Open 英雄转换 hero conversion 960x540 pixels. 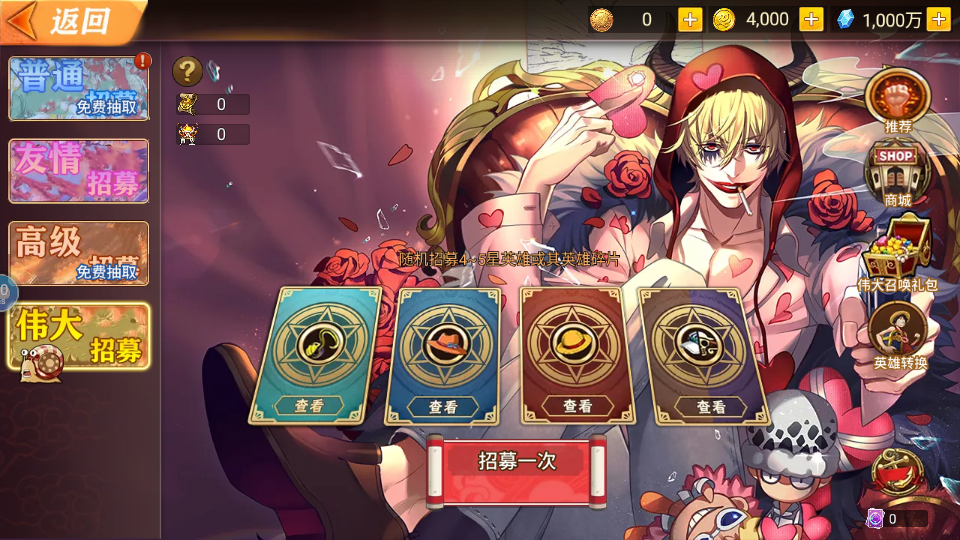point(899,335)
